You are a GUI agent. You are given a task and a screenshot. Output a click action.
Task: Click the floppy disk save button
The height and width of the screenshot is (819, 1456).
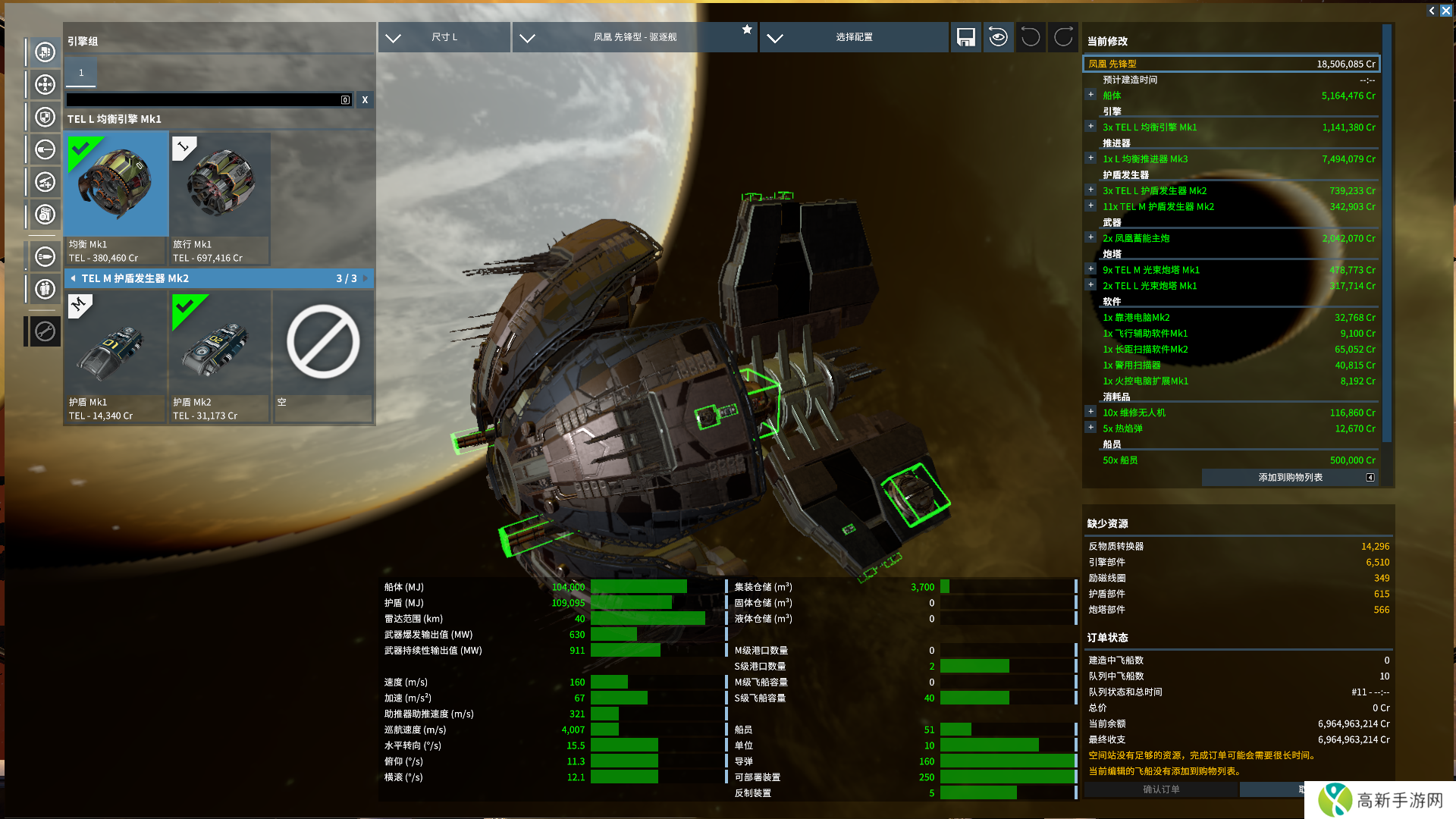(965, 37)
